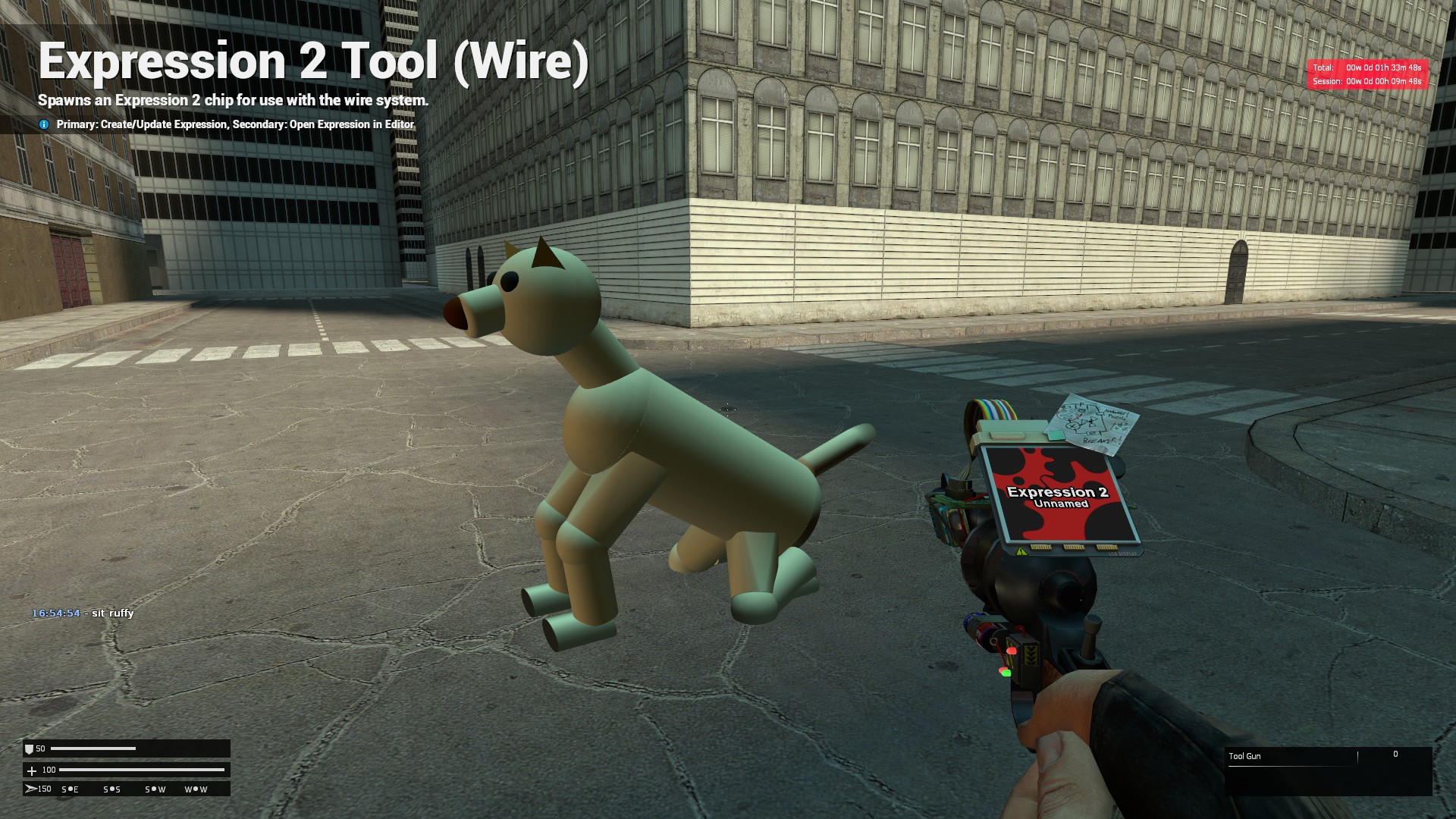Select the Tool Gun label in the weapon bar
This screenshot has width=1456, height=819.
click(1246, 756)
